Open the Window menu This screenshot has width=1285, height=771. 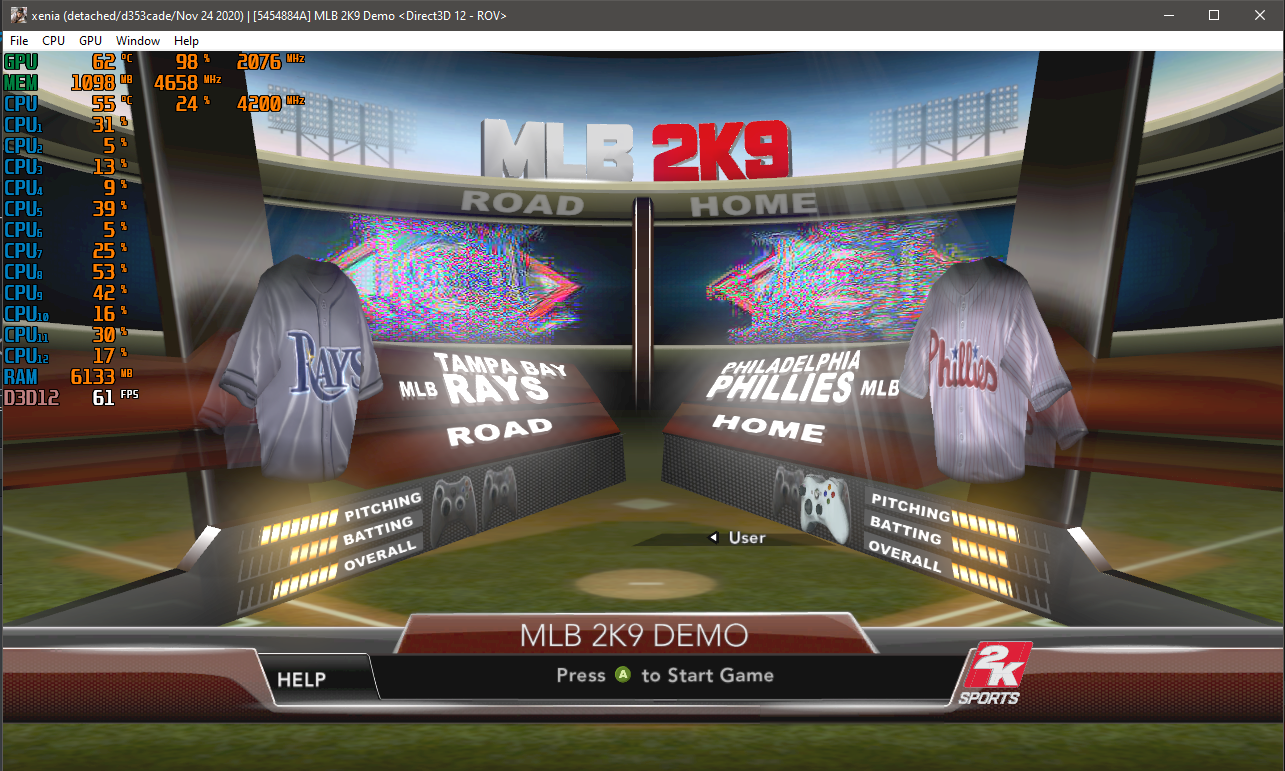(137, 40)
